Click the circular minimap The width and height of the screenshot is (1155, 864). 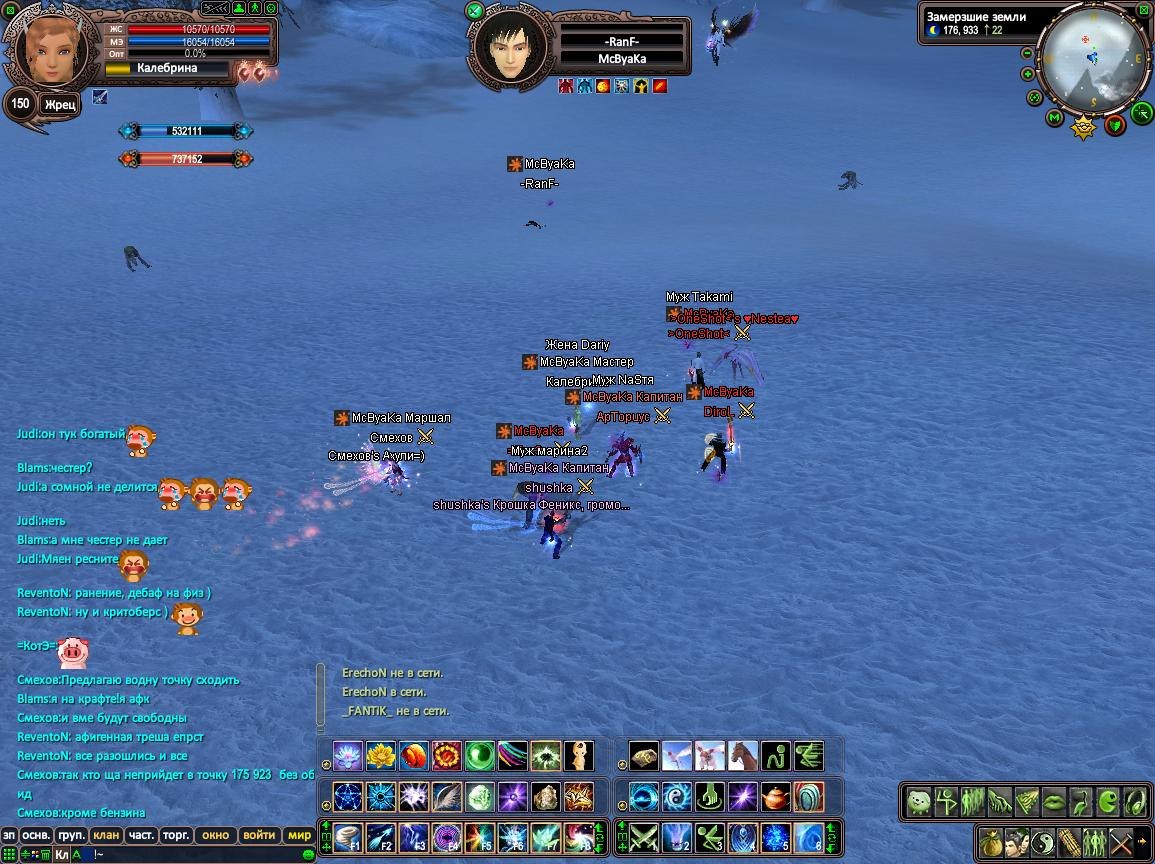pyautogui.click(x=1092, y=58)
